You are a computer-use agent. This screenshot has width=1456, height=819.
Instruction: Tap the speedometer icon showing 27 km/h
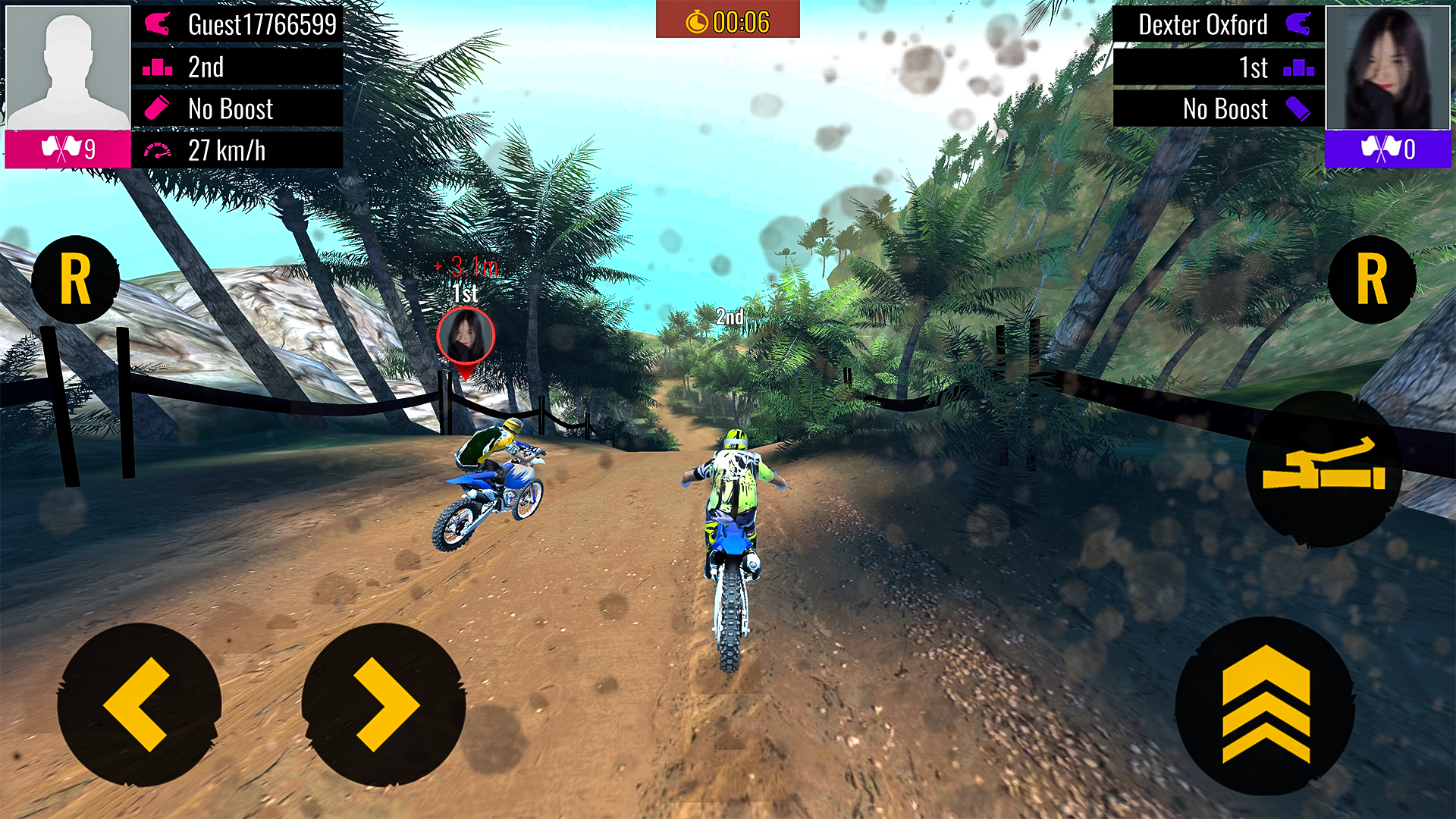click(x=157, y=150)
